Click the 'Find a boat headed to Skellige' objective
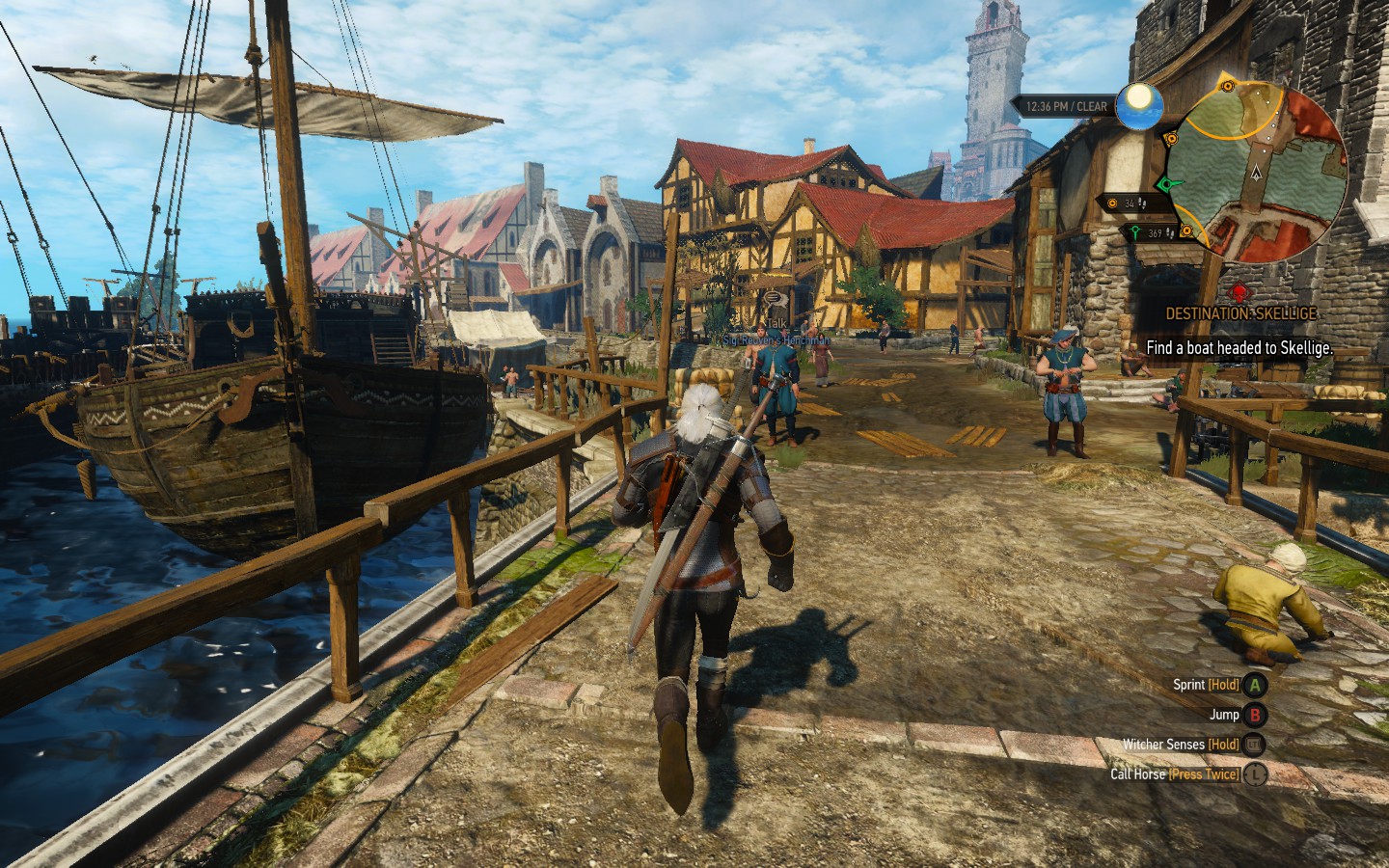 (1239, 348)
